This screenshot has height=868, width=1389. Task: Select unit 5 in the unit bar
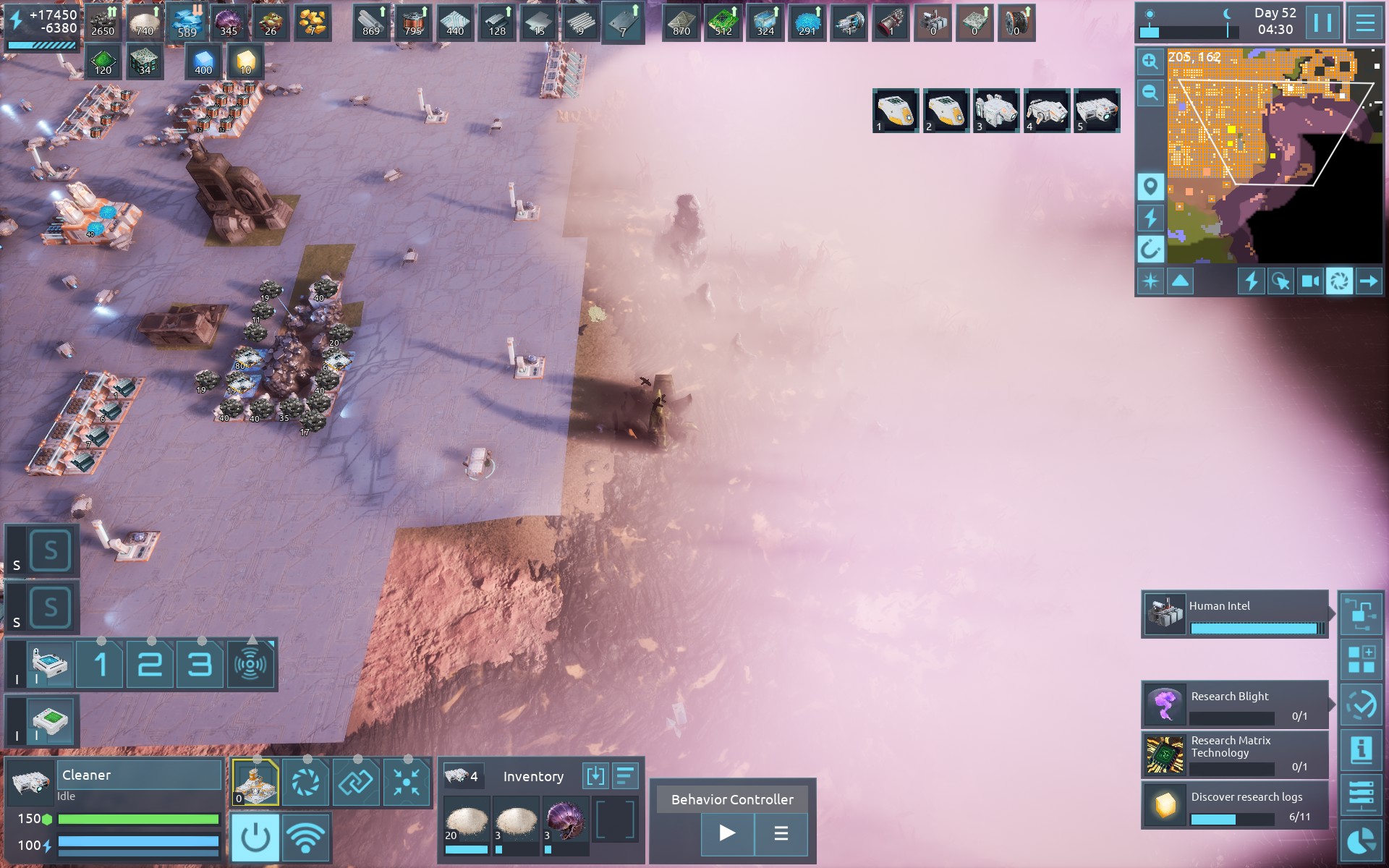click(1097, 111)
